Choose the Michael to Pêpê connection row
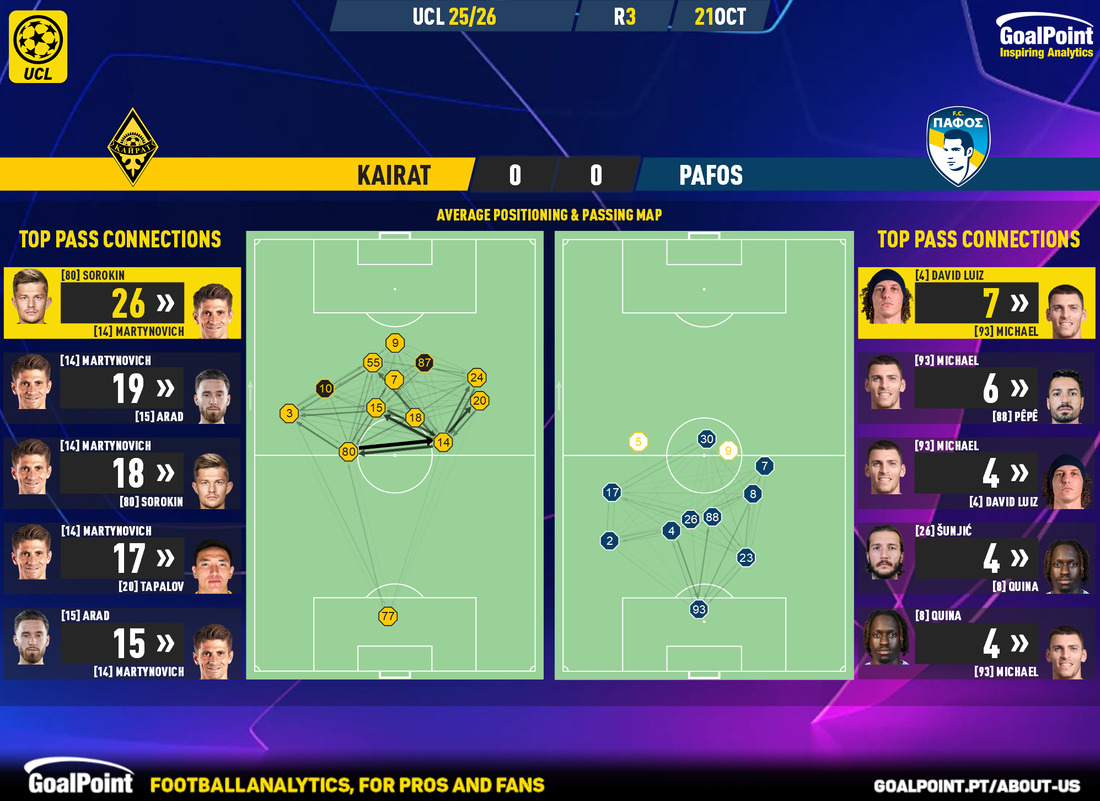This screenshot has width=1100, height=801. (977, 388)
